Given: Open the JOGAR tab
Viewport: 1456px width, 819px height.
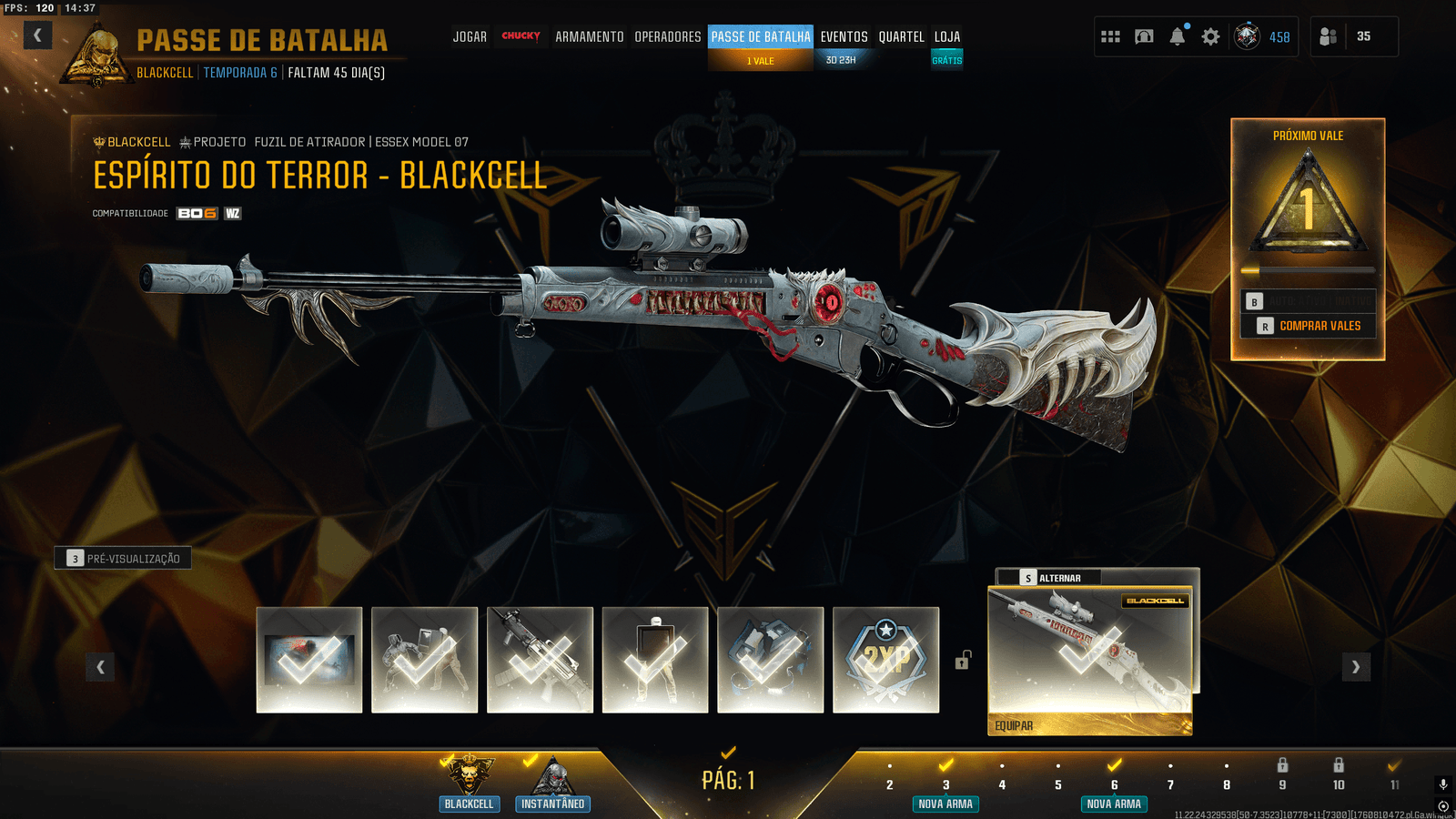Looking at the screenshot, I should [x=470, y=37].
